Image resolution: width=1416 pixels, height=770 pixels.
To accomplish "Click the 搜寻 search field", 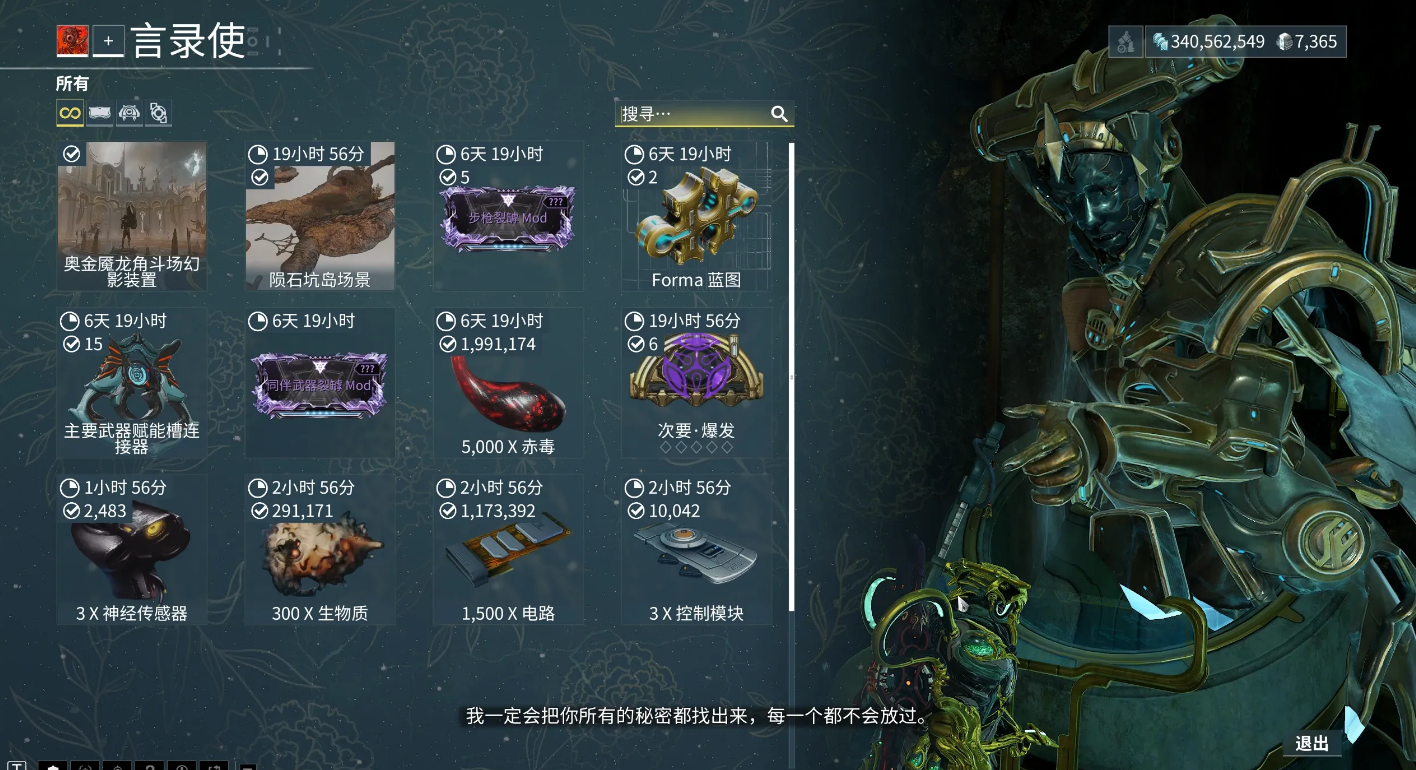I will coord(690,114).
